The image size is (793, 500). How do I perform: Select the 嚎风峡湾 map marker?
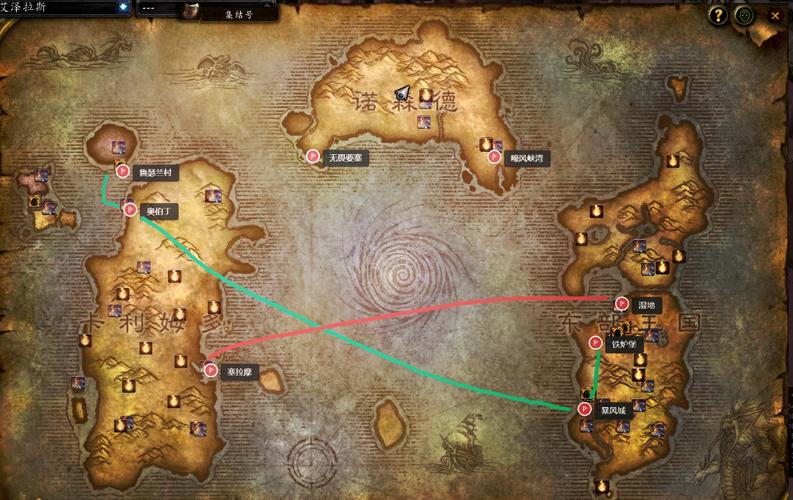(x=494, y=157)
